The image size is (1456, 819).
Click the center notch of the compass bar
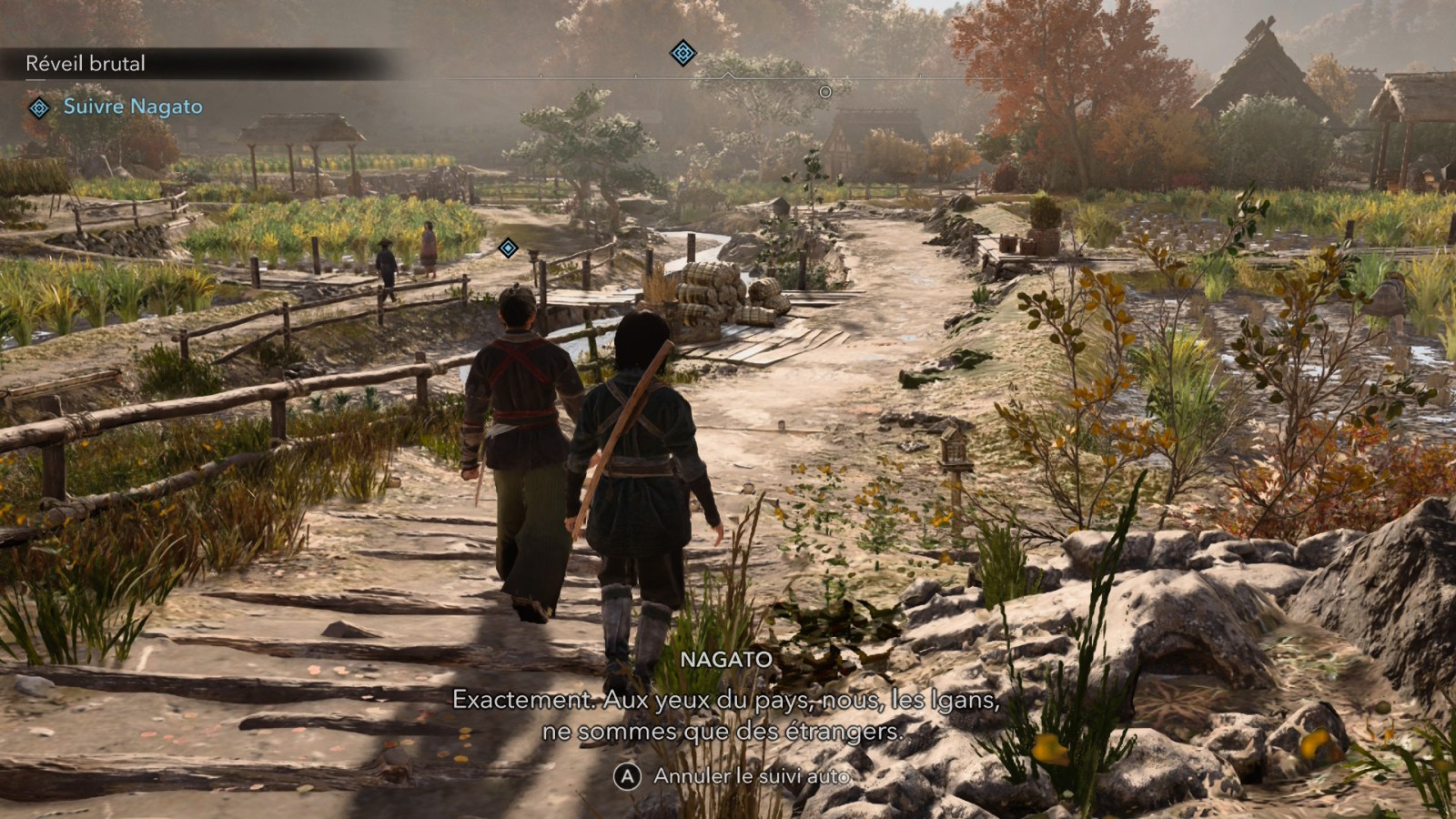(x=728, y=74)
